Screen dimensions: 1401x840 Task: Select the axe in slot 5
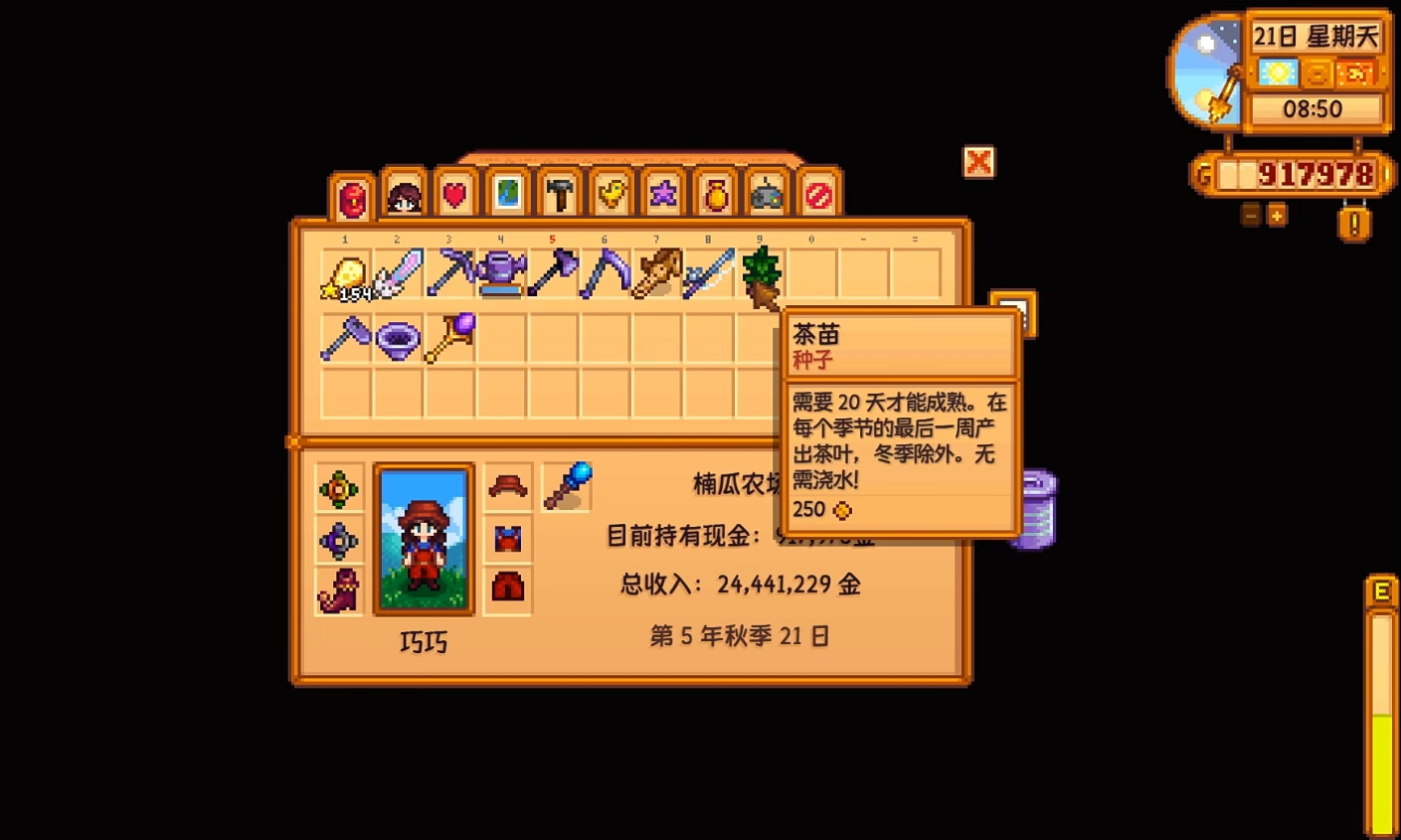[x=554, y=275]
